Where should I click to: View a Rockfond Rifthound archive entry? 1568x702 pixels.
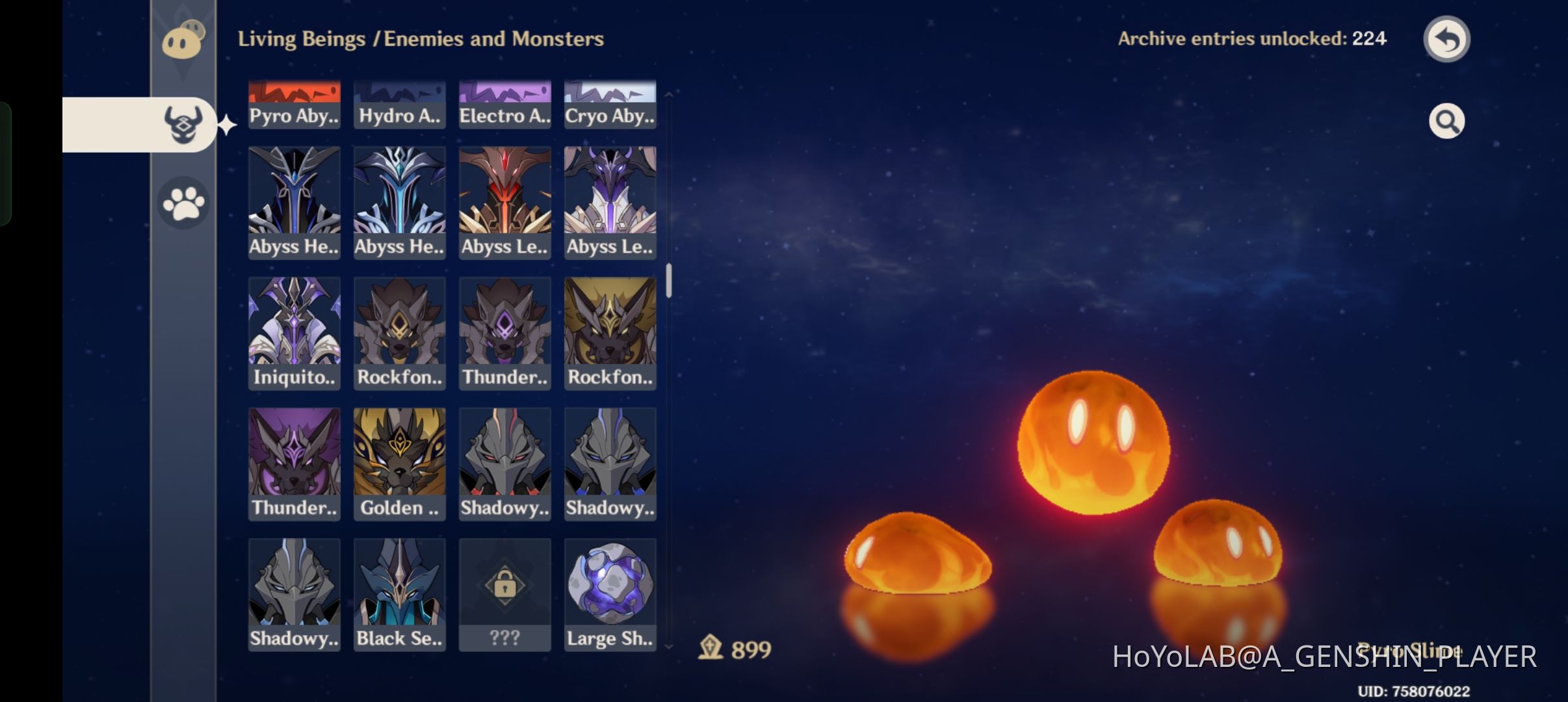point(399,333)
